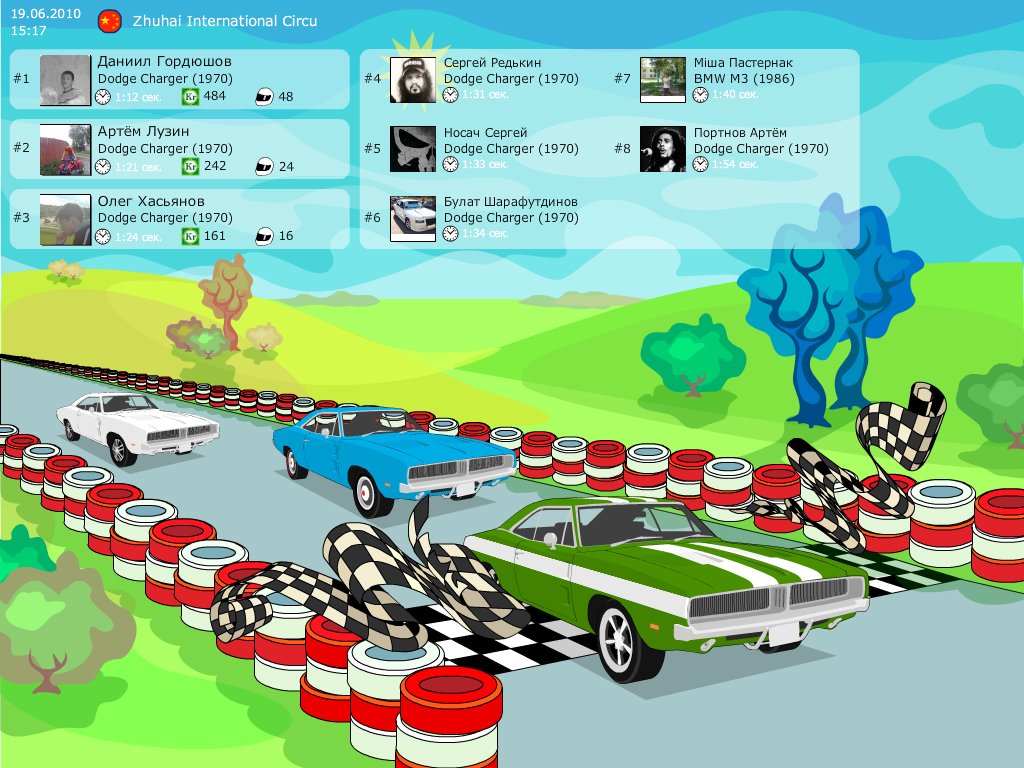Open Портнов Артём's singer avatar
This screenshot has width=1024, height=768.
pos(662,149)
